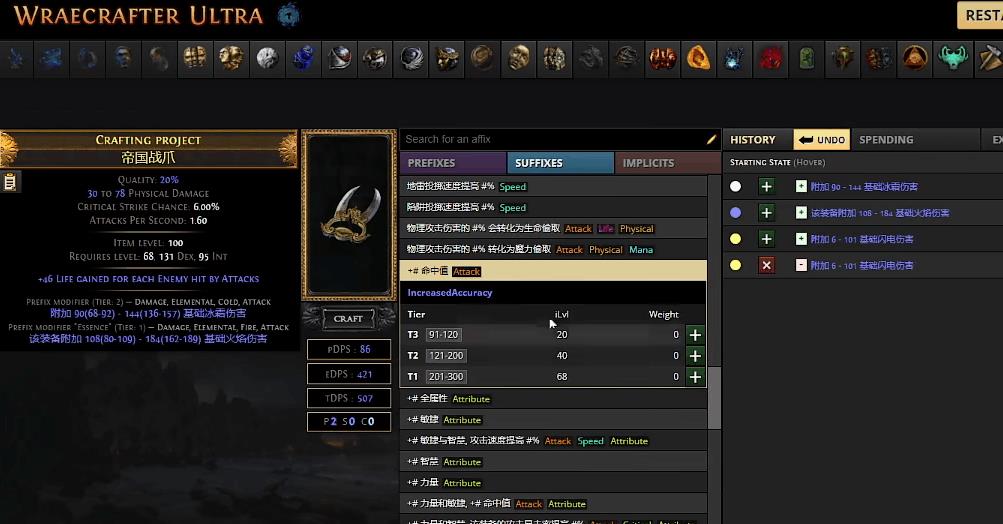This screenshot has width=1003, height=524.
Task: Focus the 'Search for an affix' field
Action: tap(550, 139)
